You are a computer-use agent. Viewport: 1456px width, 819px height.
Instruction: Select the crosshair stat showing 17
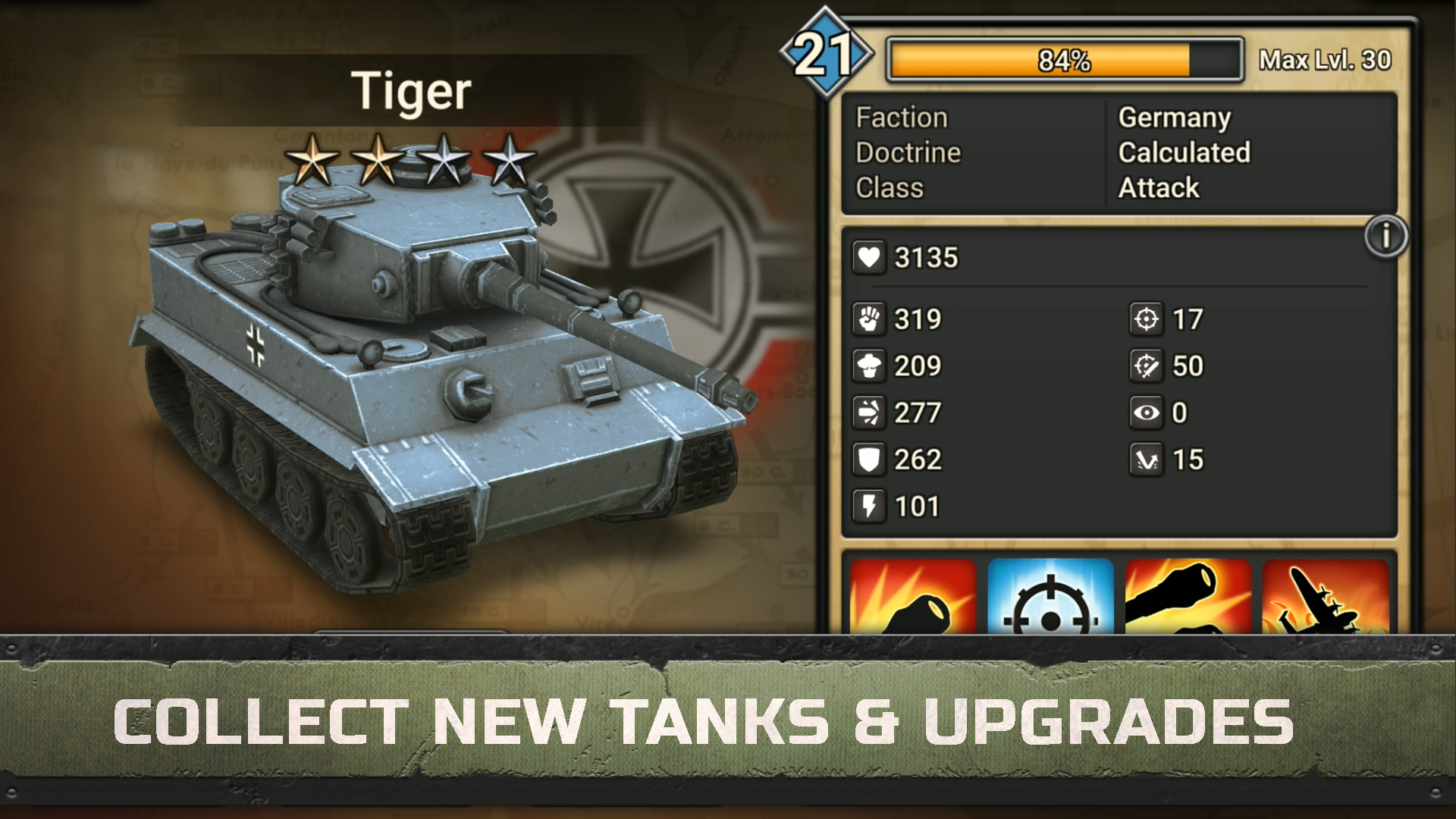click(x=1147, y=319)
